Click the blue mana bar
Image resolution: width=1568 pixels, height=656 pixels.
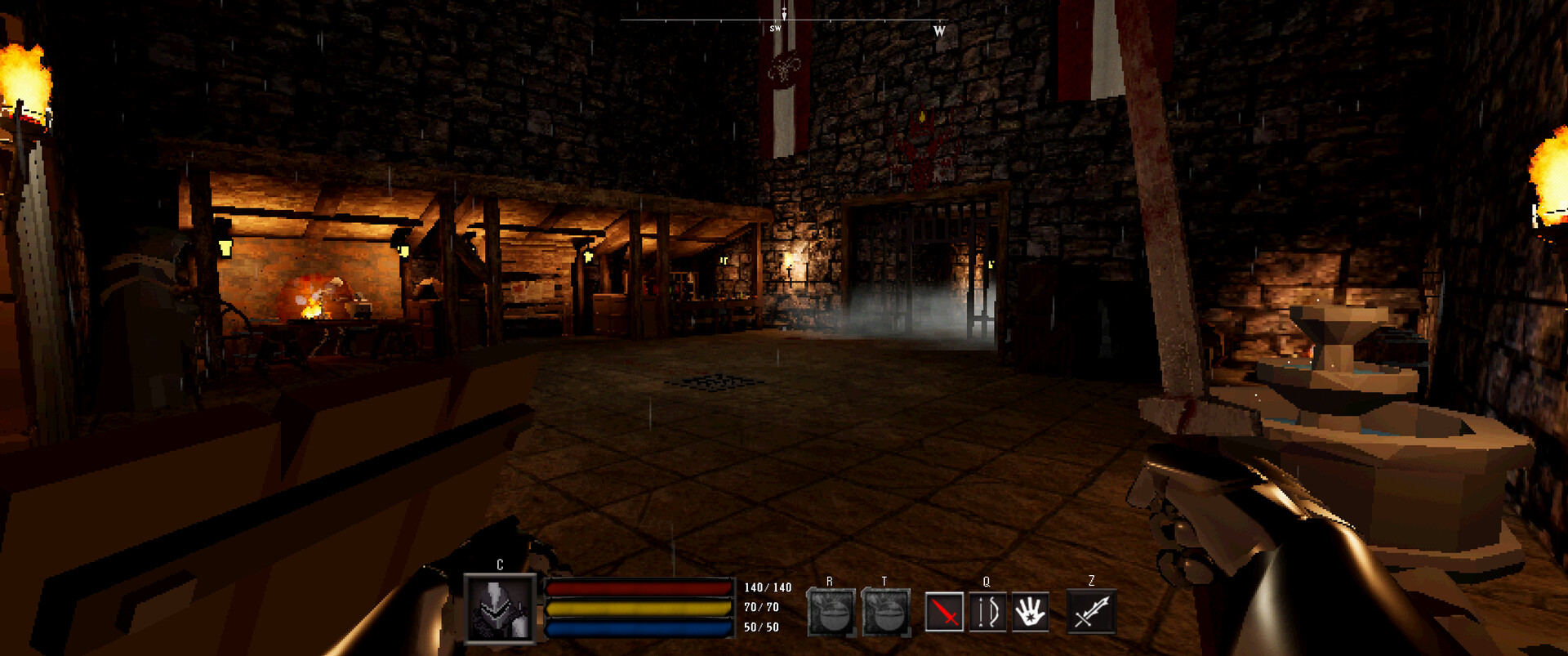[639, 630]
